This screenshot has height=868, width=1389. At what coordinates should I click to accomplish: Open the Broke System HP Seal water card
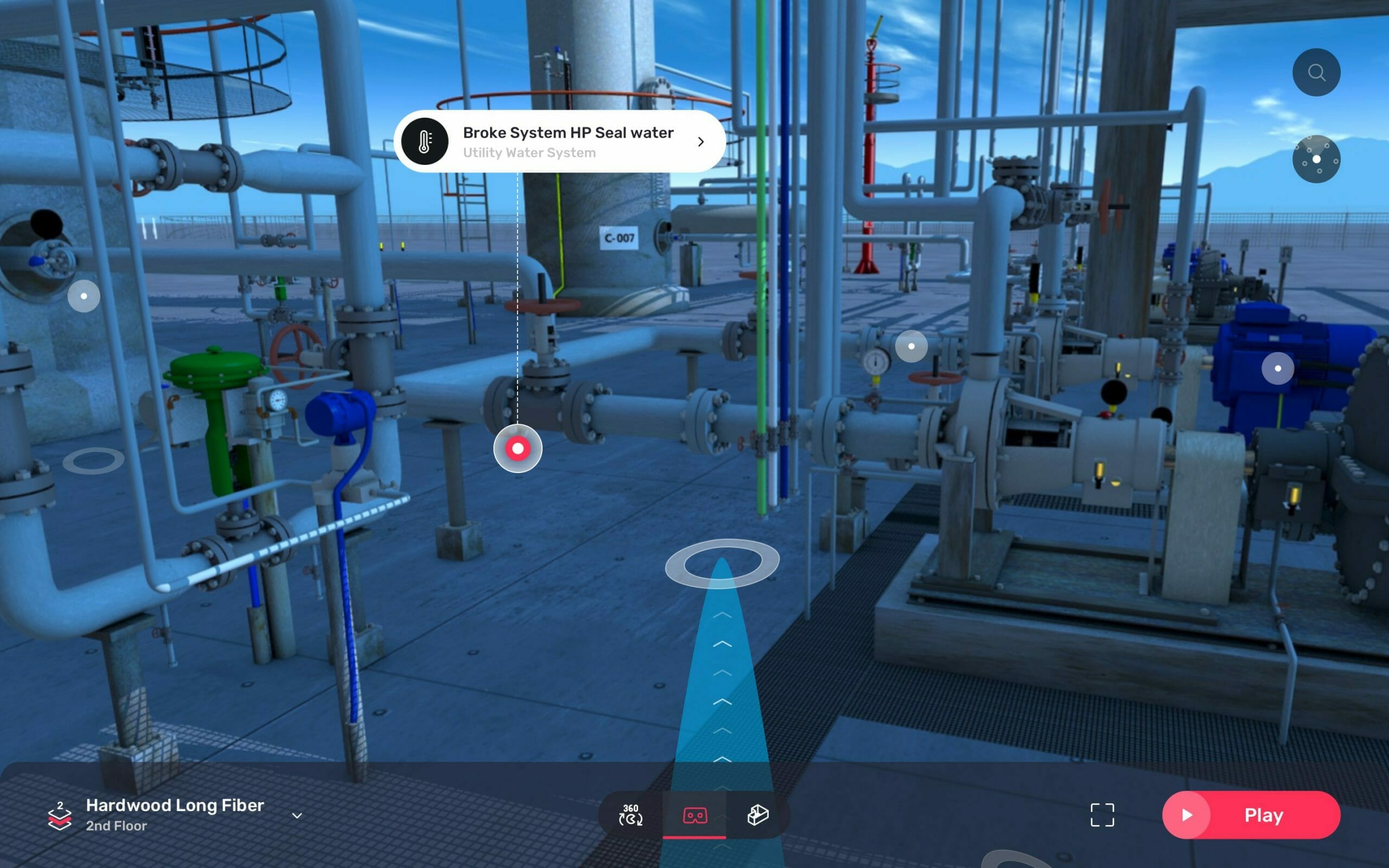pos(559,141)
